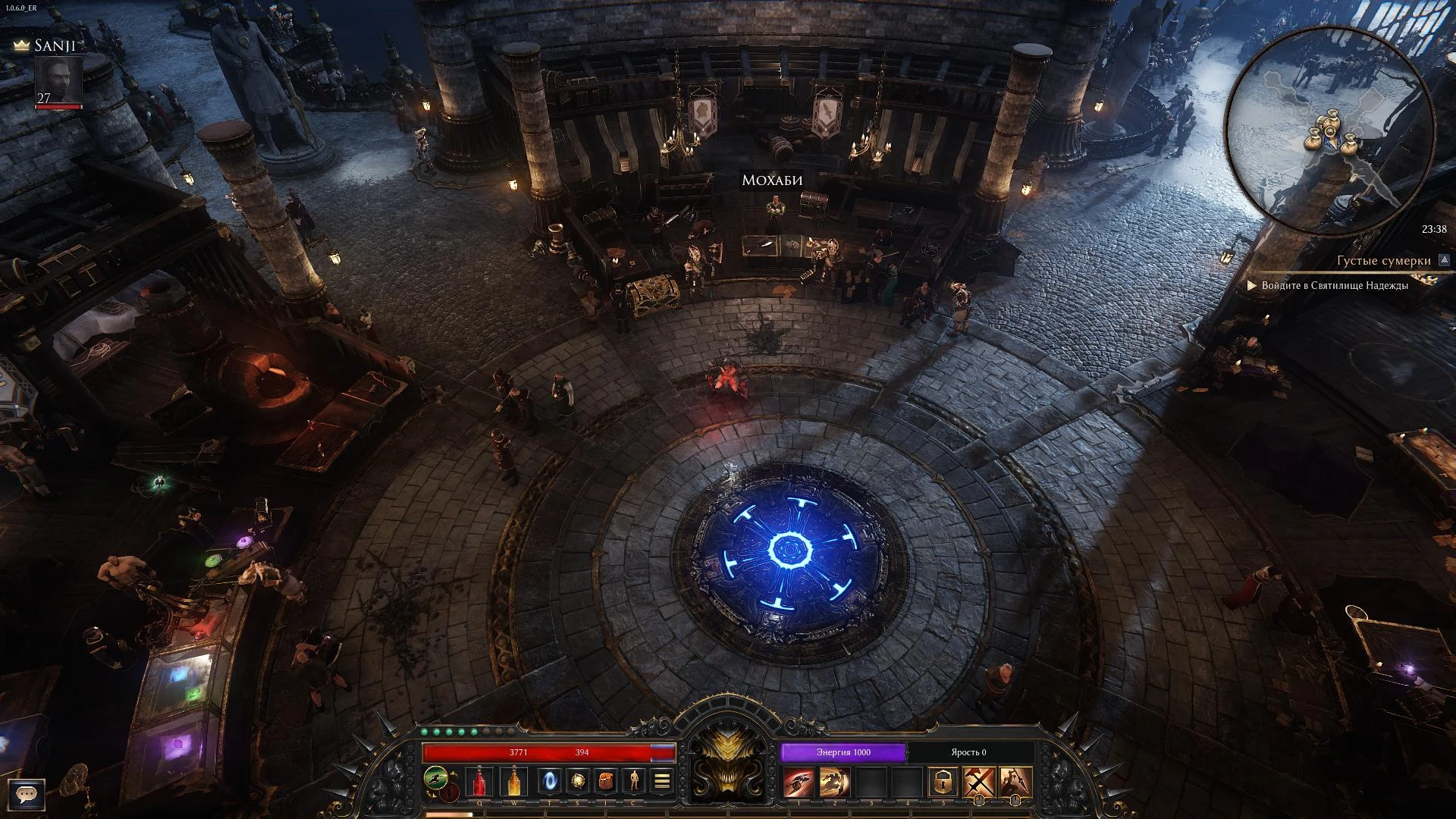Open the hamburger menu icon on the hotbar
This screenshot has height=819, width=1456.
661,778
